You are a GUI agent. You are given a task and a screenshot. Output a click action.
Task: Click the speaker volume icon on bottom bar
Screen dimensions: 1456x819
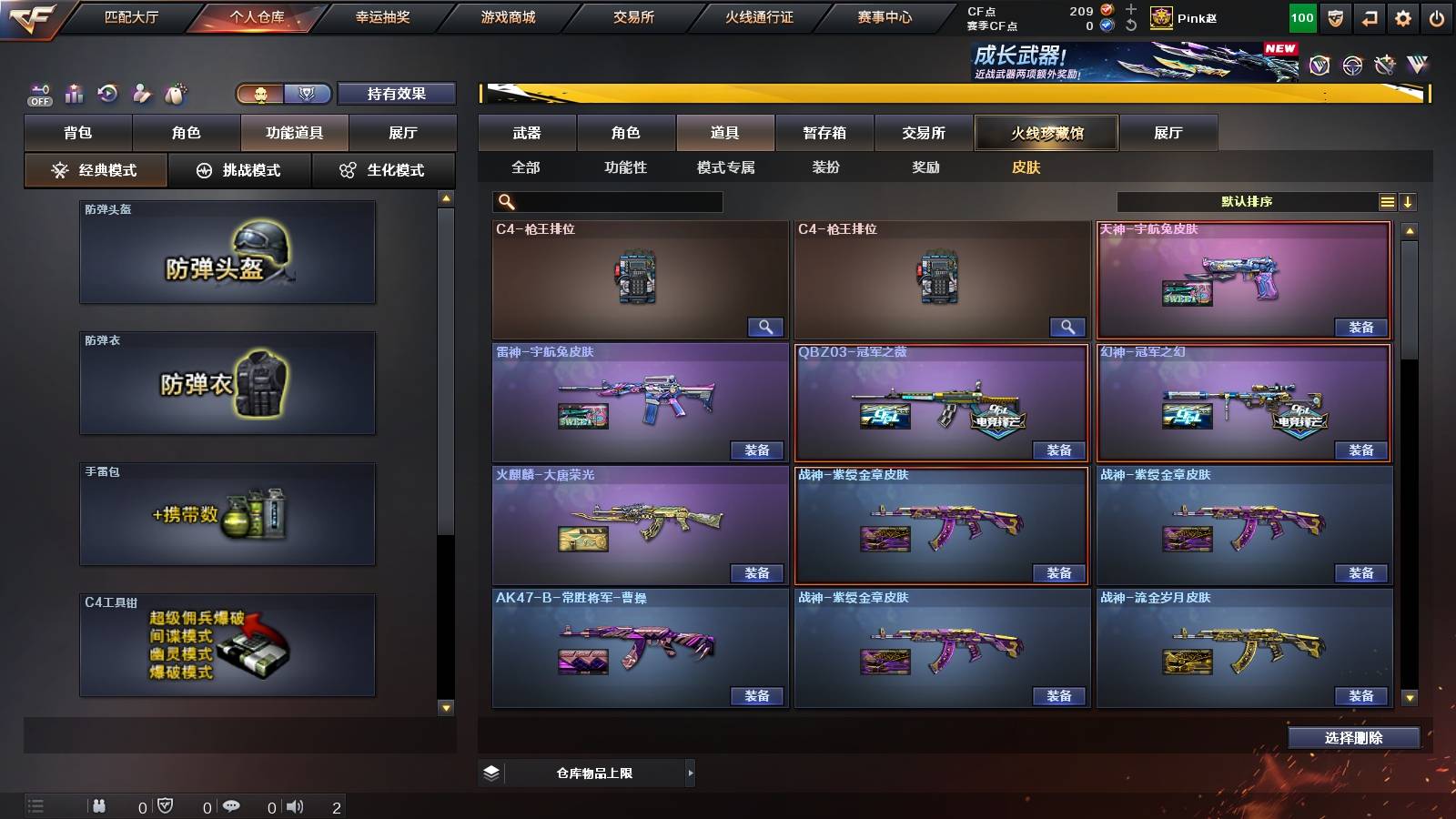[x=295, y=806]
